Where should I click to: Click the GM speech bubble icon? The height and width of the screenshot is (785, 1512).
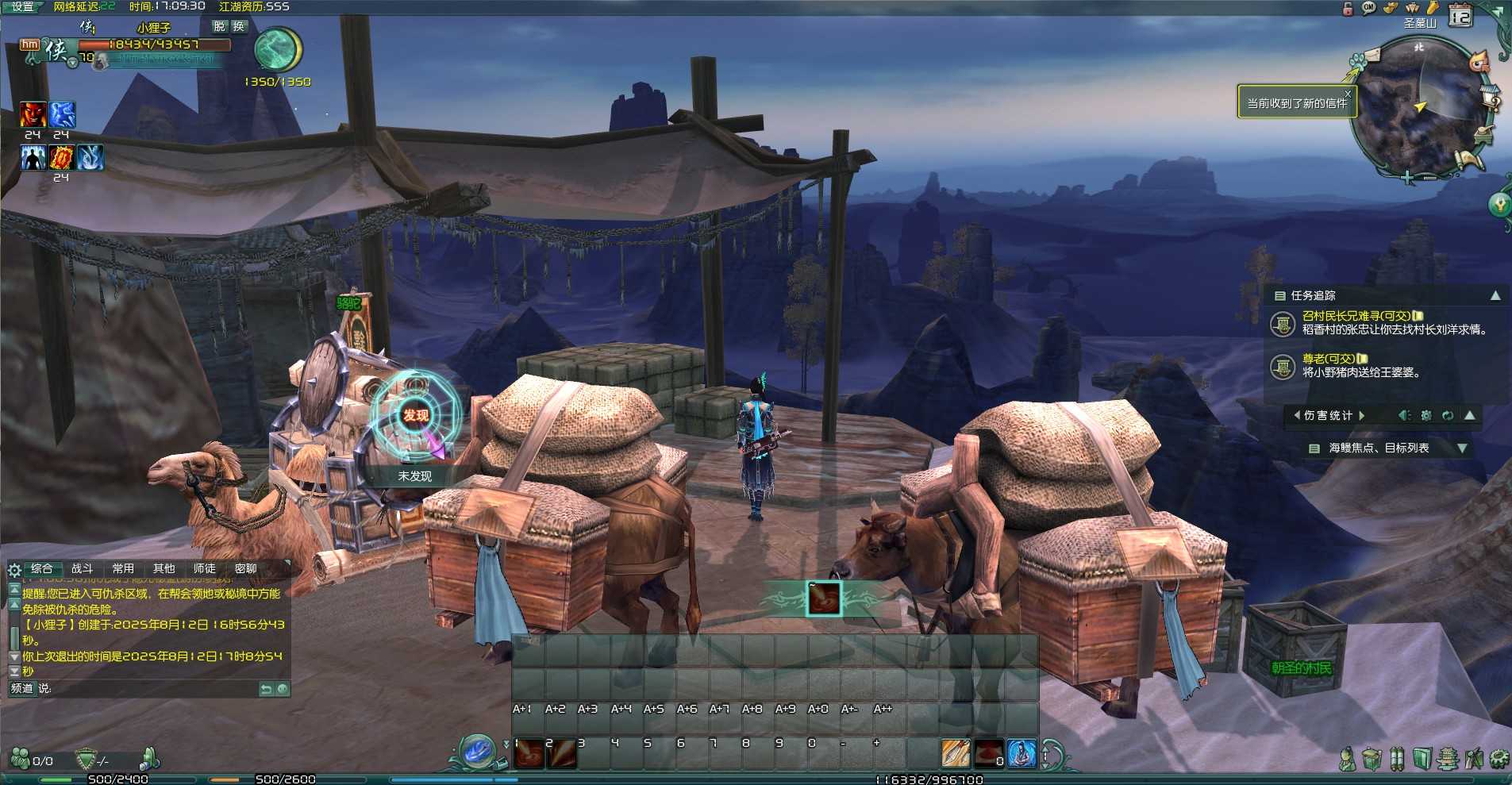click(x=1369, y=8)
